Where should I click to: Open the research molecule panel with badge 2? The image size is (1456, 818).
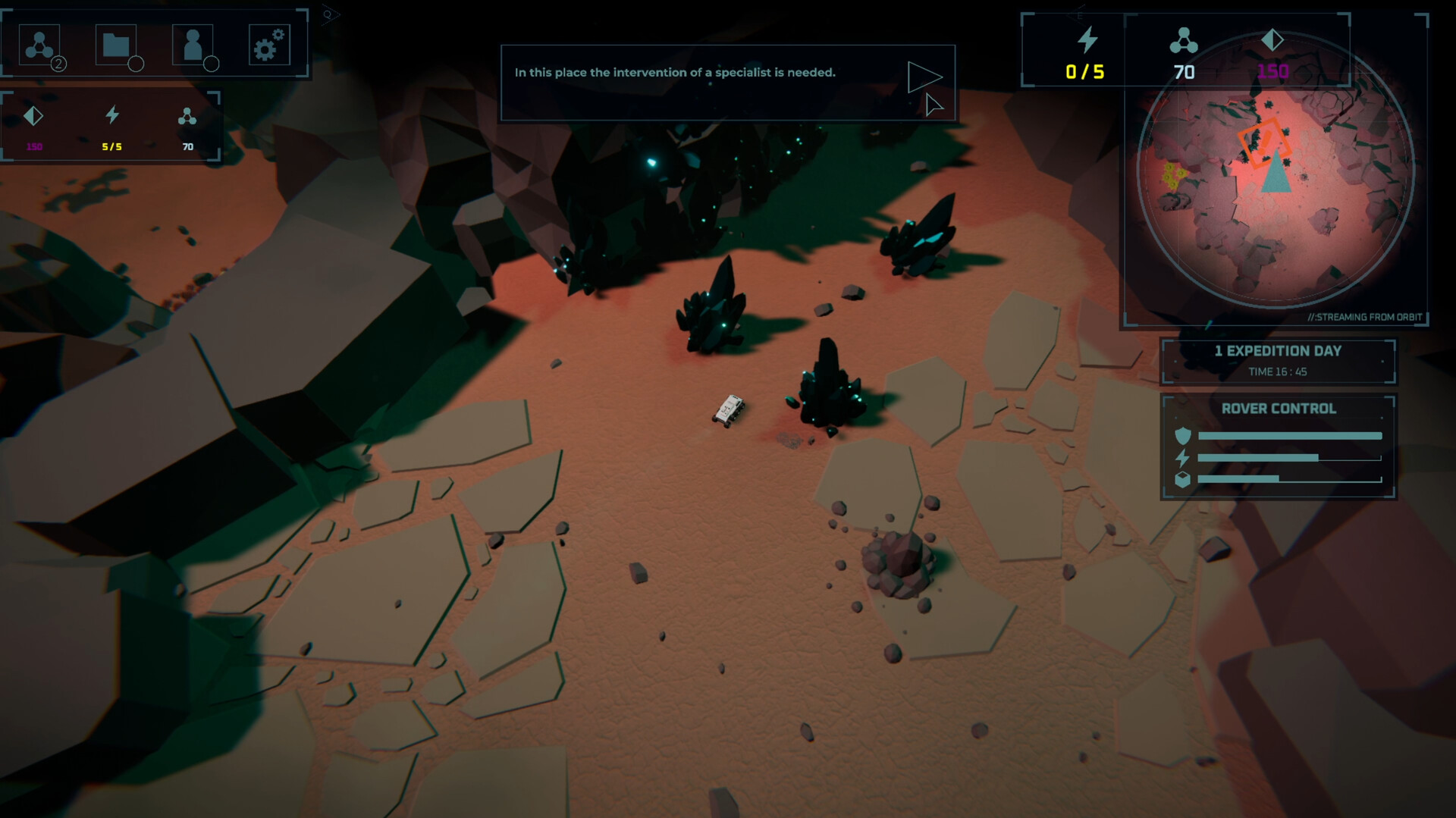point(39,43)
